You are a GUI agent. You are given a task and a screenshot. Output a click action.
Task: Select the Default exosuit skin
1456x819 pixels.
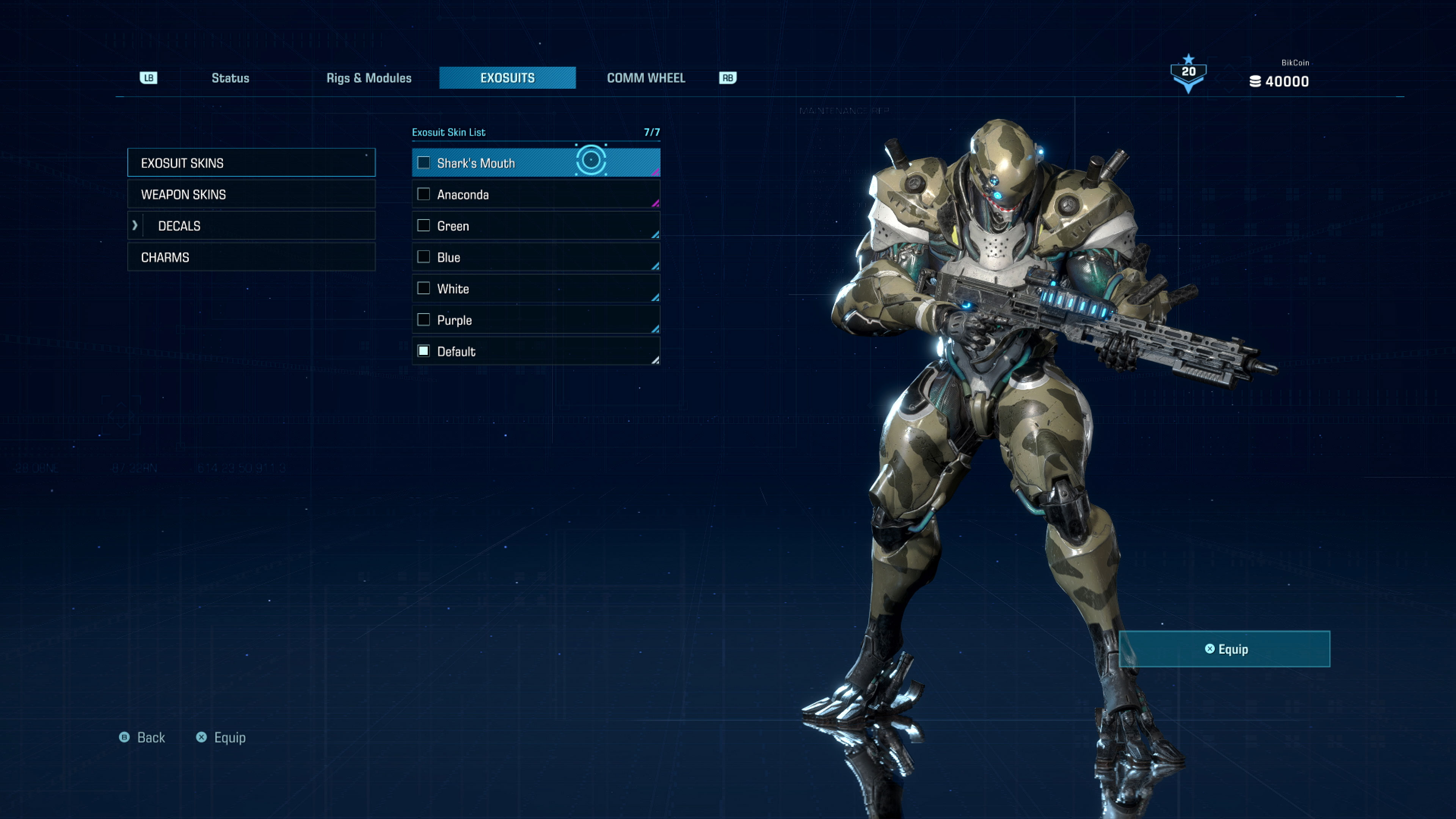click(535, 351)
